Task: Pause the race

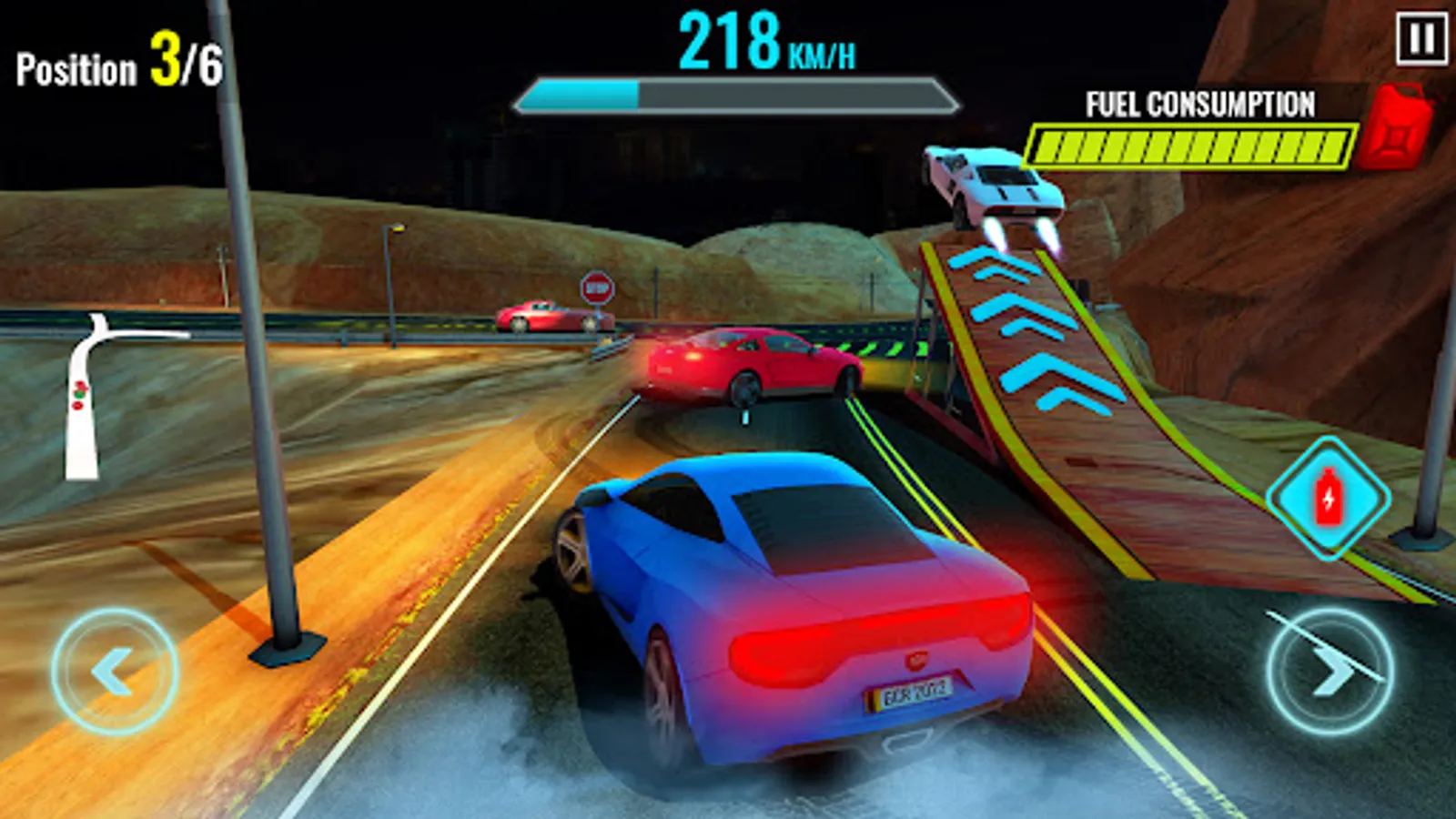Action: point(1421,39)
